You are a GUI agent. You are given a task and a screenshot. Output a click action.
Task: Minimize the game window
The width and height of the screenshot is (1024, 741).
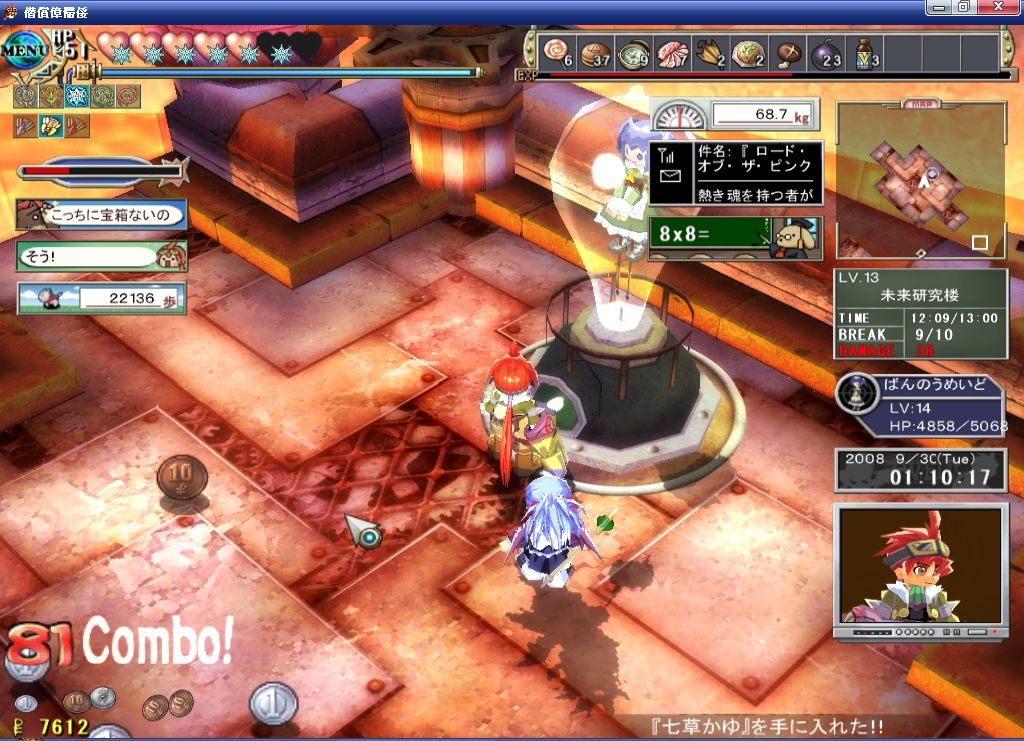[x=940, y=7]
